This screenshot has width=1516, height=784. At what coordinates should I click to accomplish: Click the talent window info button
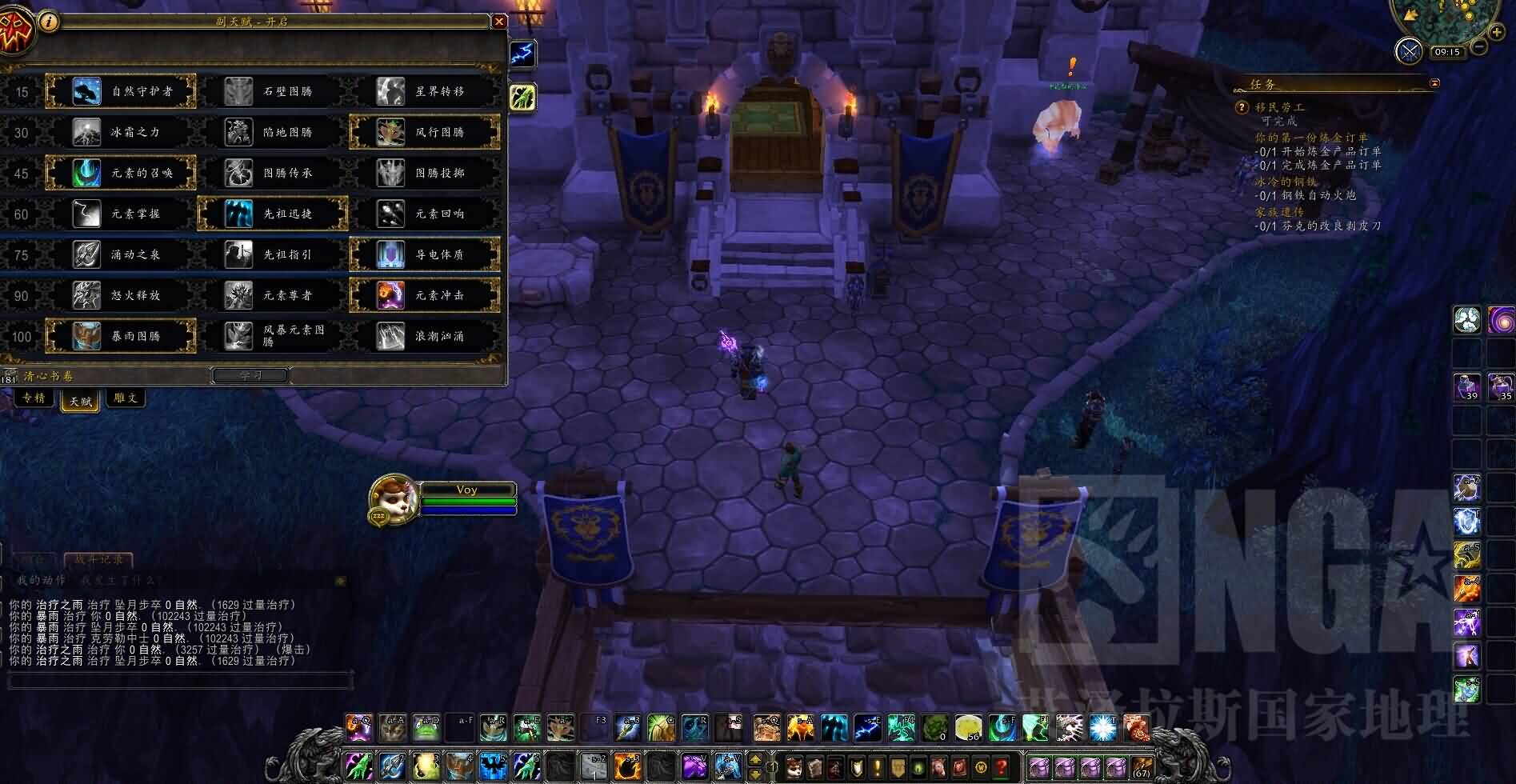coord(49,22)
